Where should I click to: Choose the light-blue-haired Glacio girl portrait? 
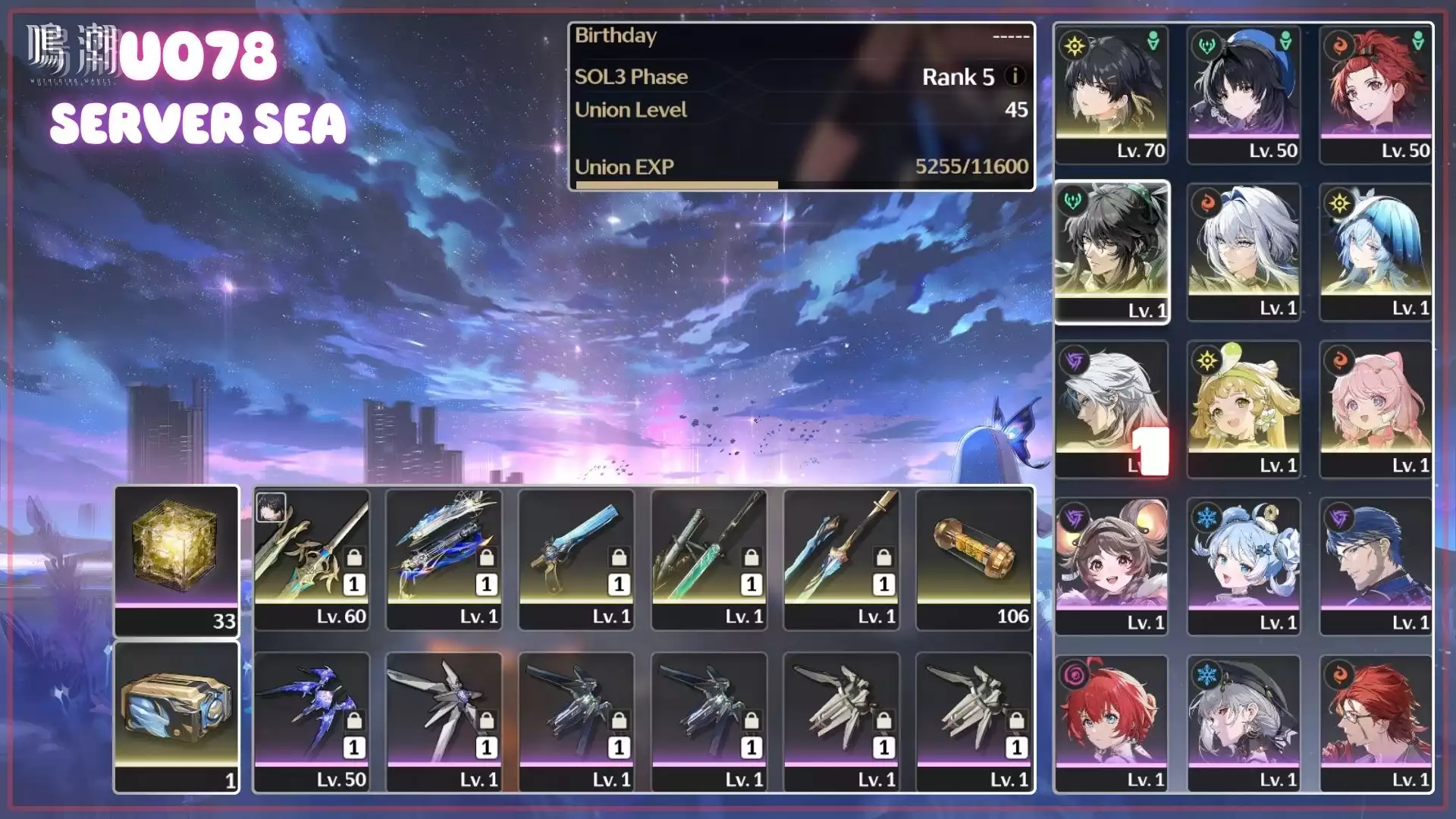1244,566
